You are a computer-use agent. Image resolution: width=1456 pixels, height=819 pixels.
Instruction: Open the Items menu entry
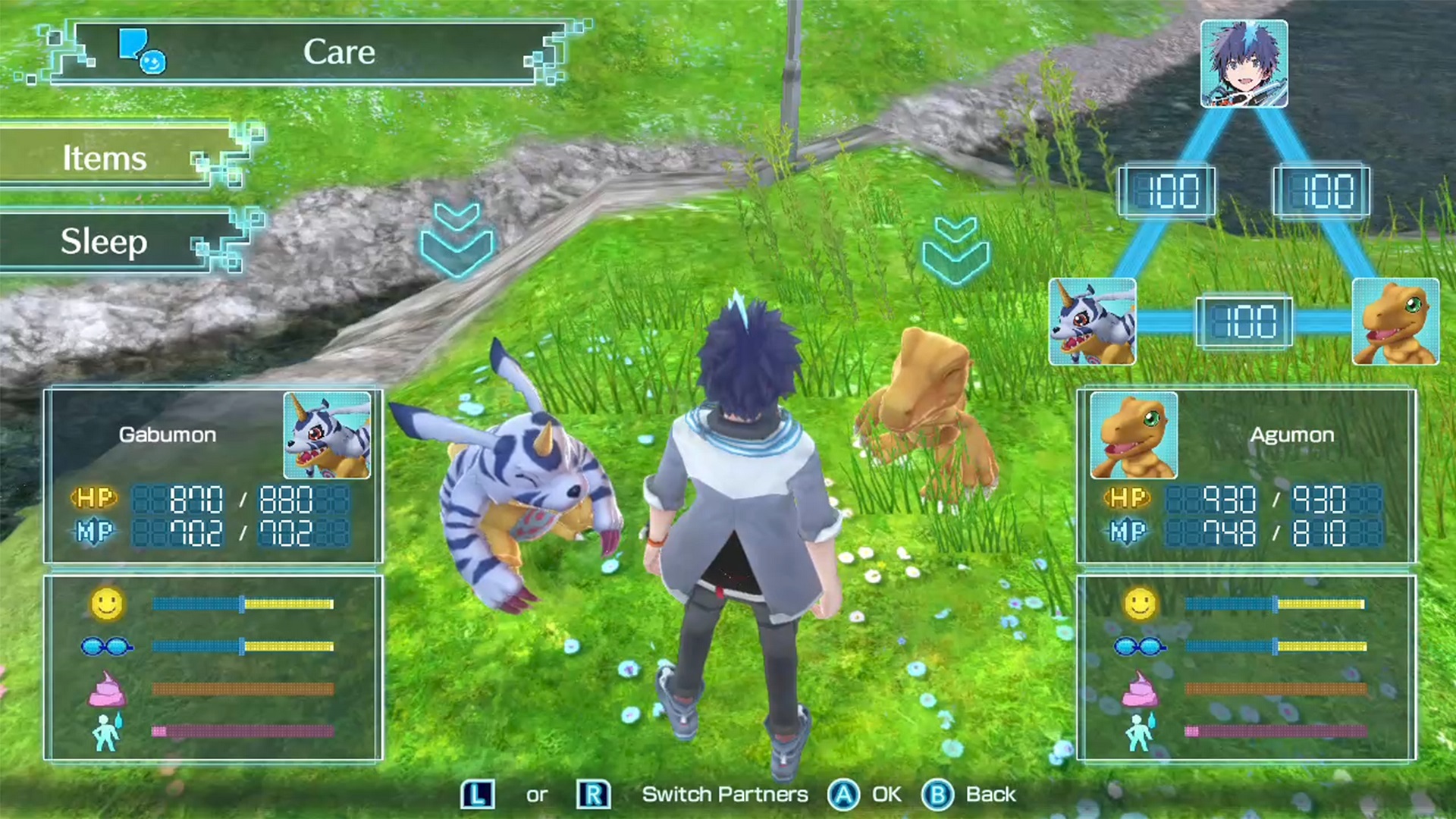[x=106, y=158]
